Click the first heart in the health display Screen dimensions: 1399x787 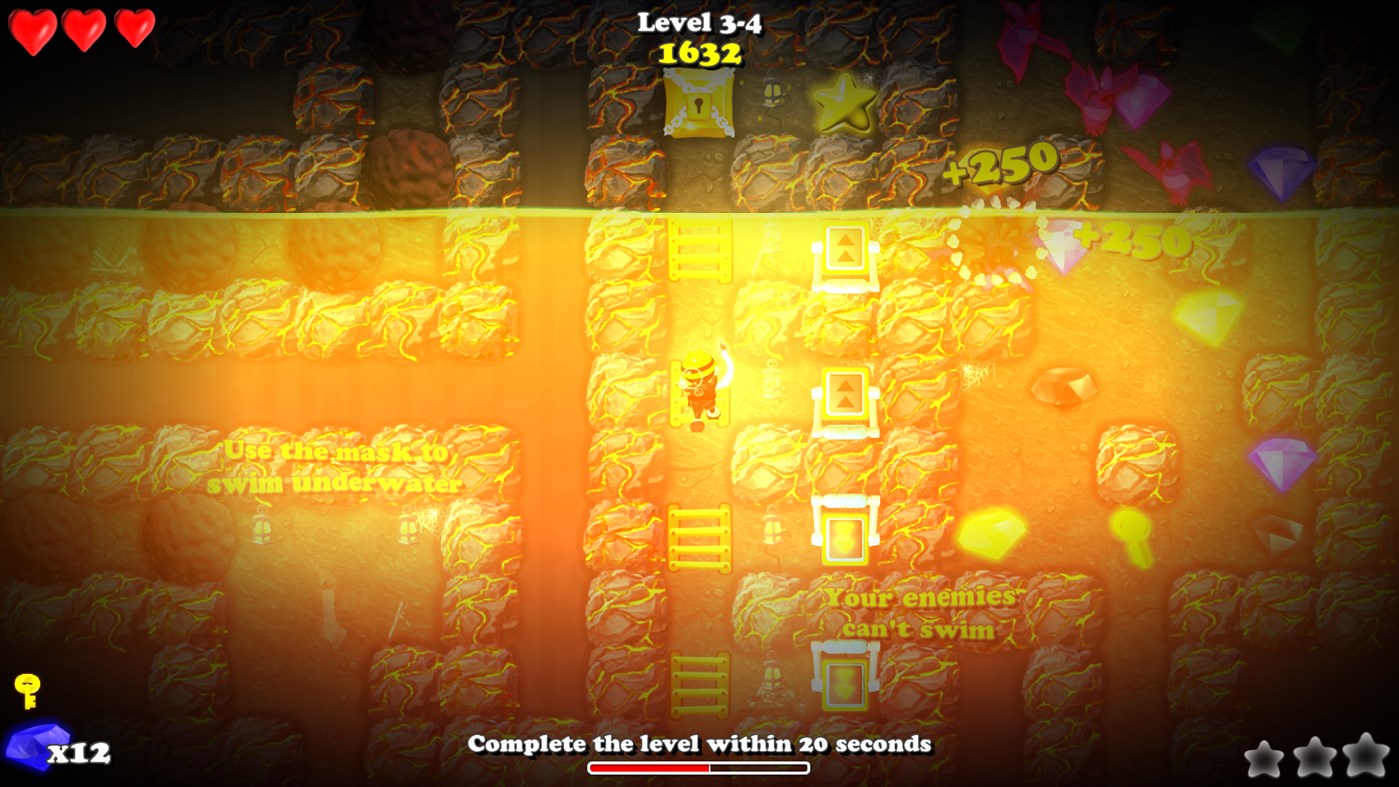(x=33, y=30)
